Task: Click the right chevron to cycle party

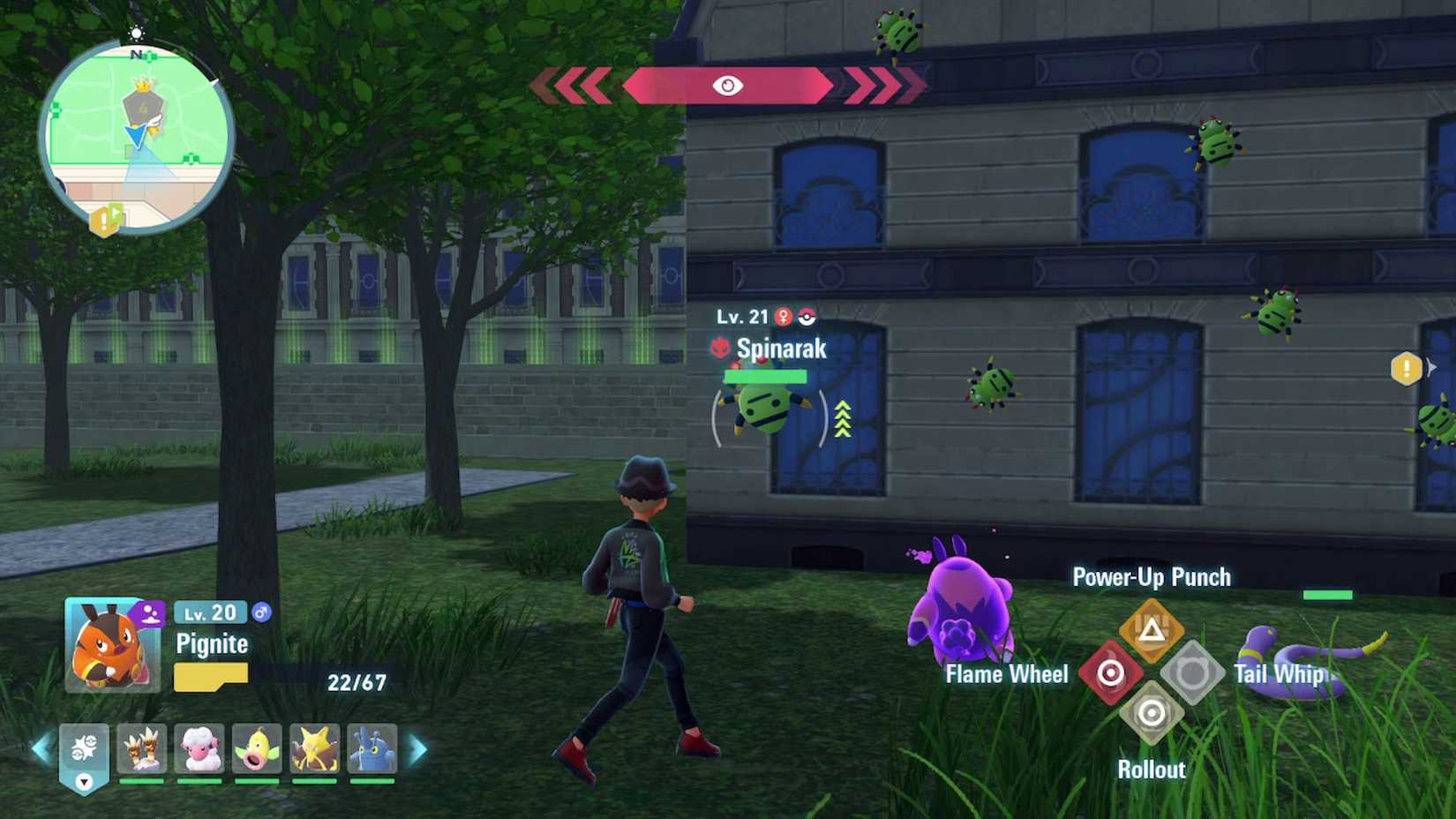Action: click(417, 748)
